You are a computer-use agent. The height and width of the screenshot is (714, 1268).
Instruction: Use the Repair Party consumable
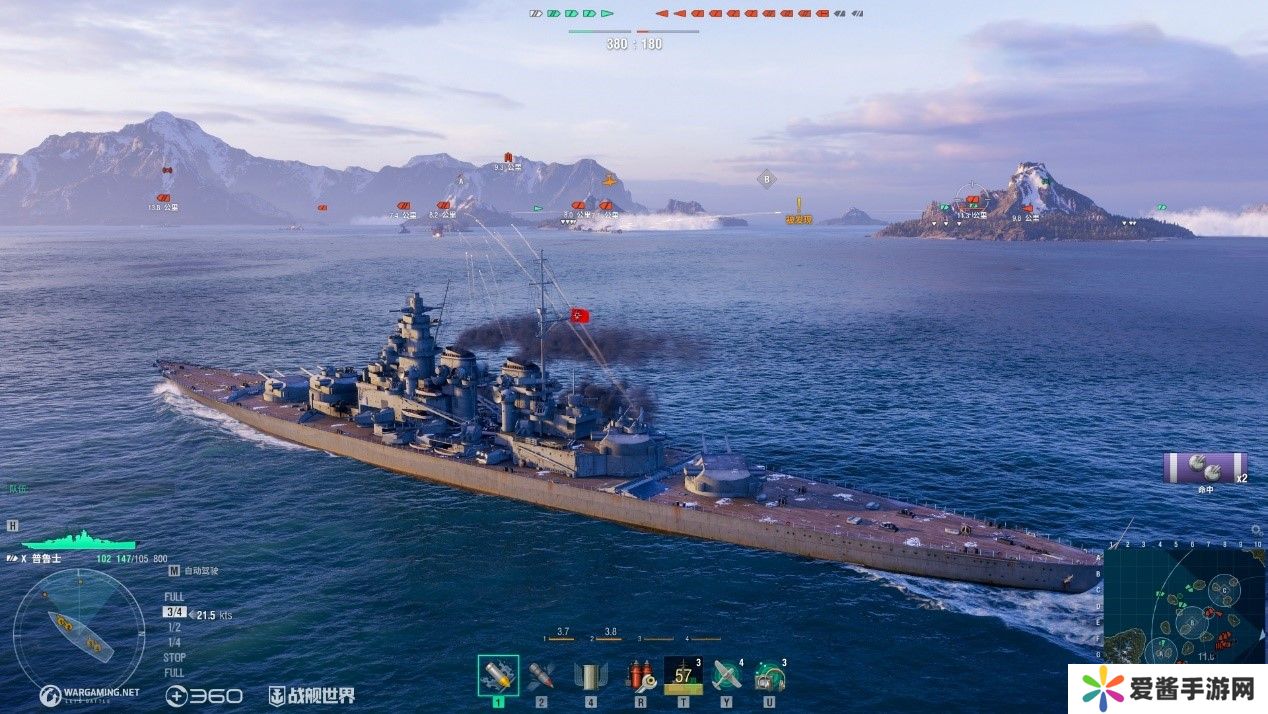(x=683, y=676)
